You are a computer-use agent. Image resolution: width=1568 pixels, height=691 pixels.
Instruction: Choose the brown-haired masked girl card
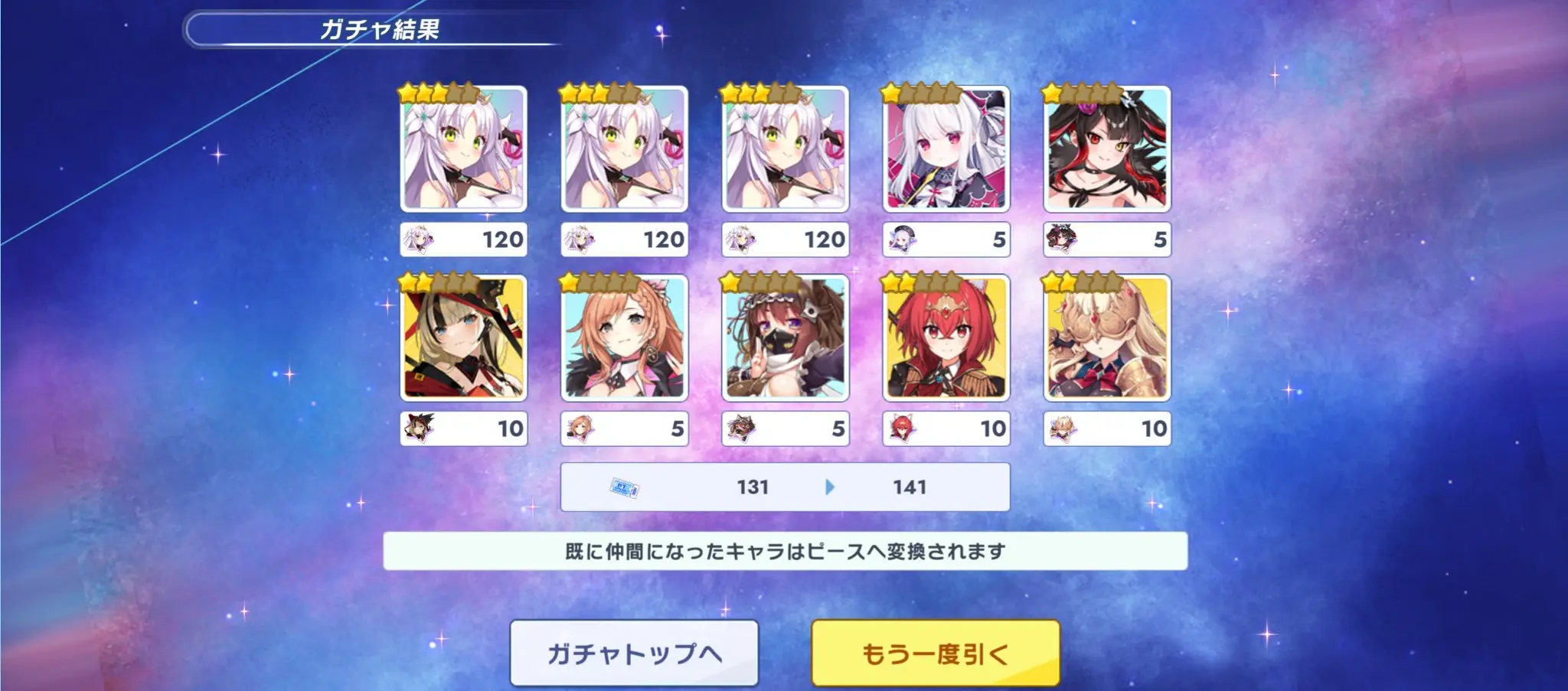pyautogui.click(x=786, y=337)
